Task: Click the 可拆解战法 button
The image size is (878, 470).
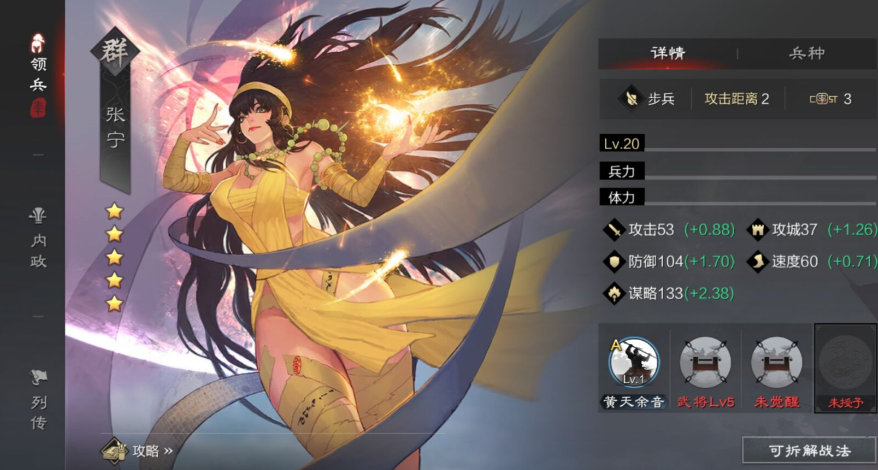Action: pos(809,450)
